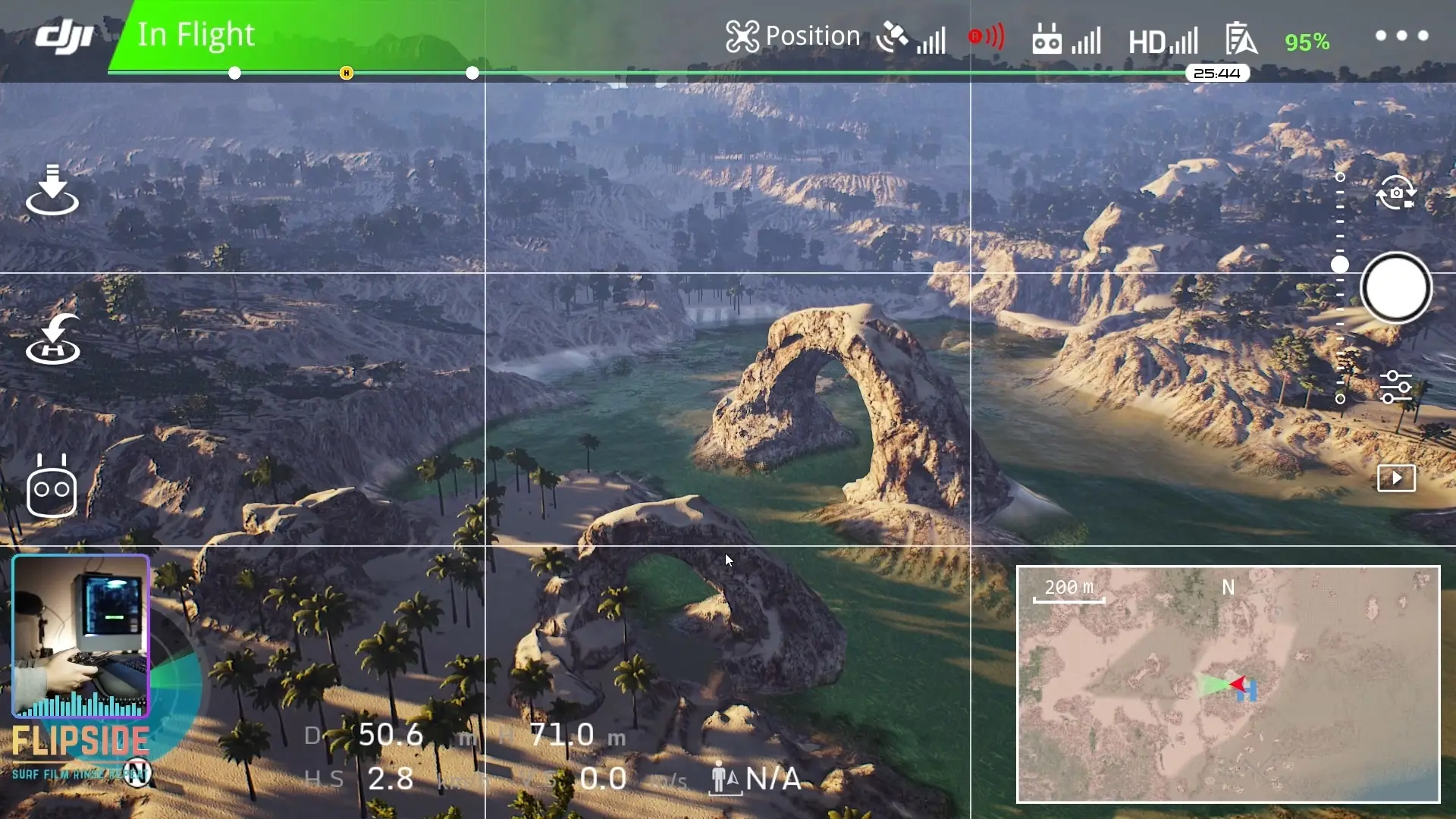1456x819 pixels.
Task: Open the 95% battery settings
Action: pos(1307,42)
